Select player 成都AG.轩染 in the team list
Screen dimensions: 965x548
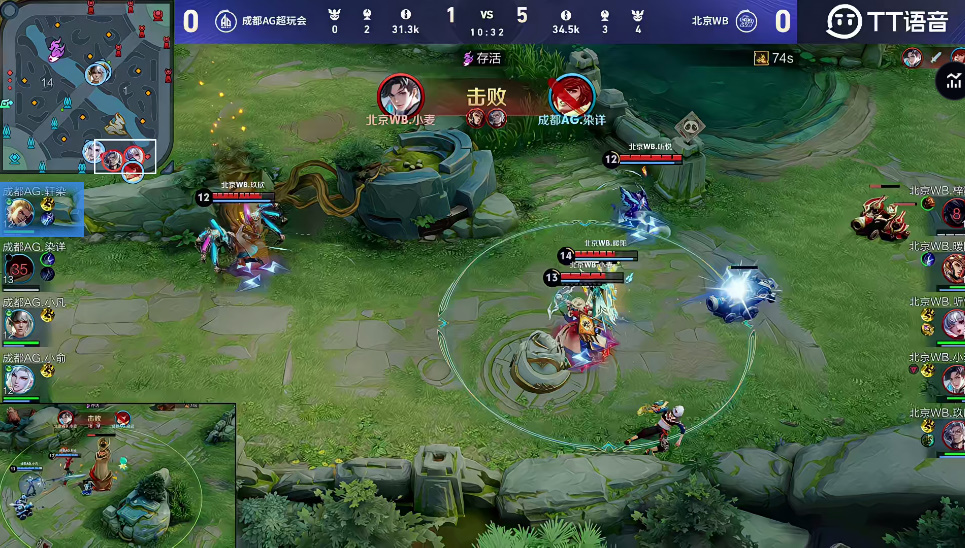tap(20, 213)
